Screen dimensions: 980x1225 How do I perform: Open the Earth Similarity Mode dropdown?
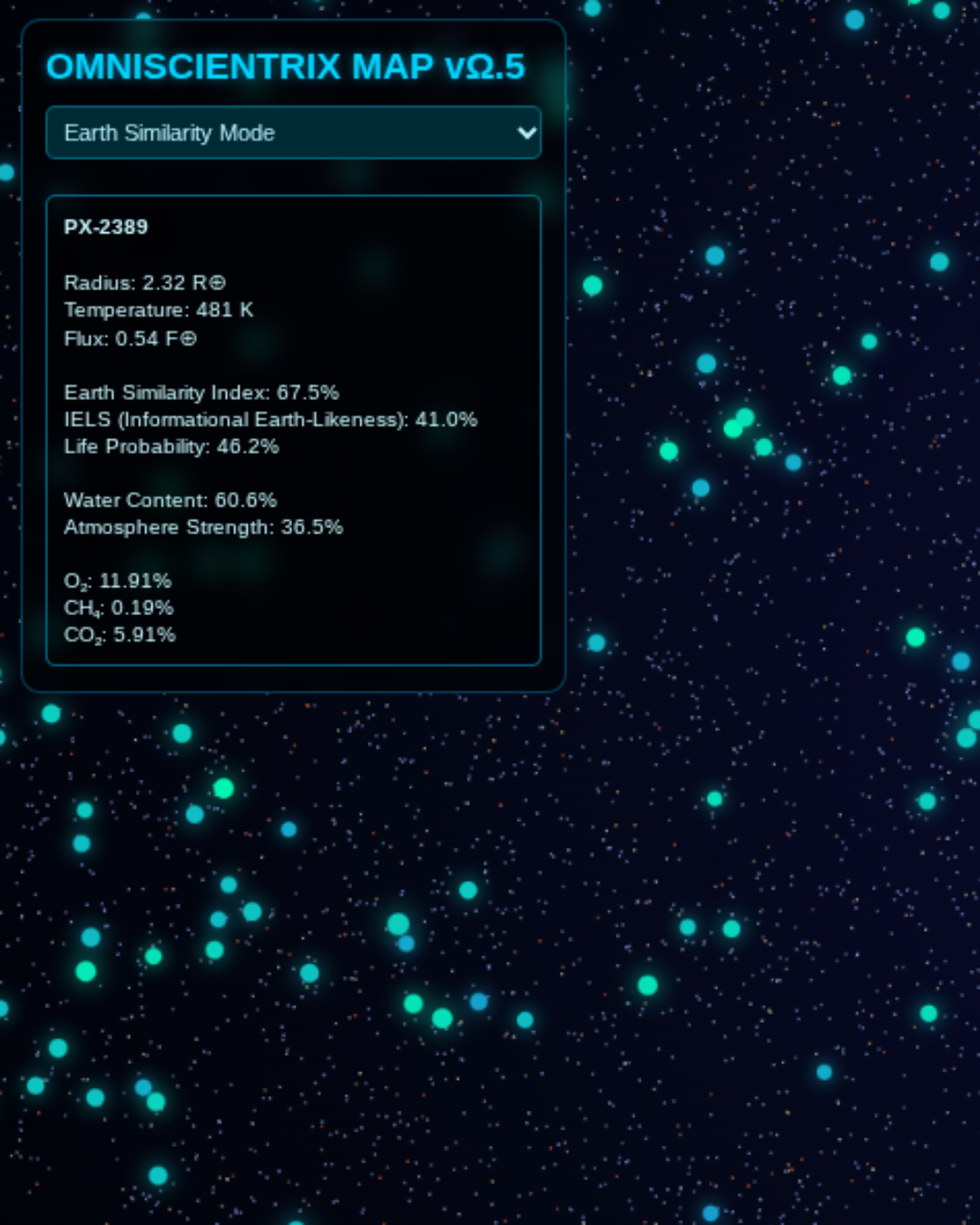point(293,132)
